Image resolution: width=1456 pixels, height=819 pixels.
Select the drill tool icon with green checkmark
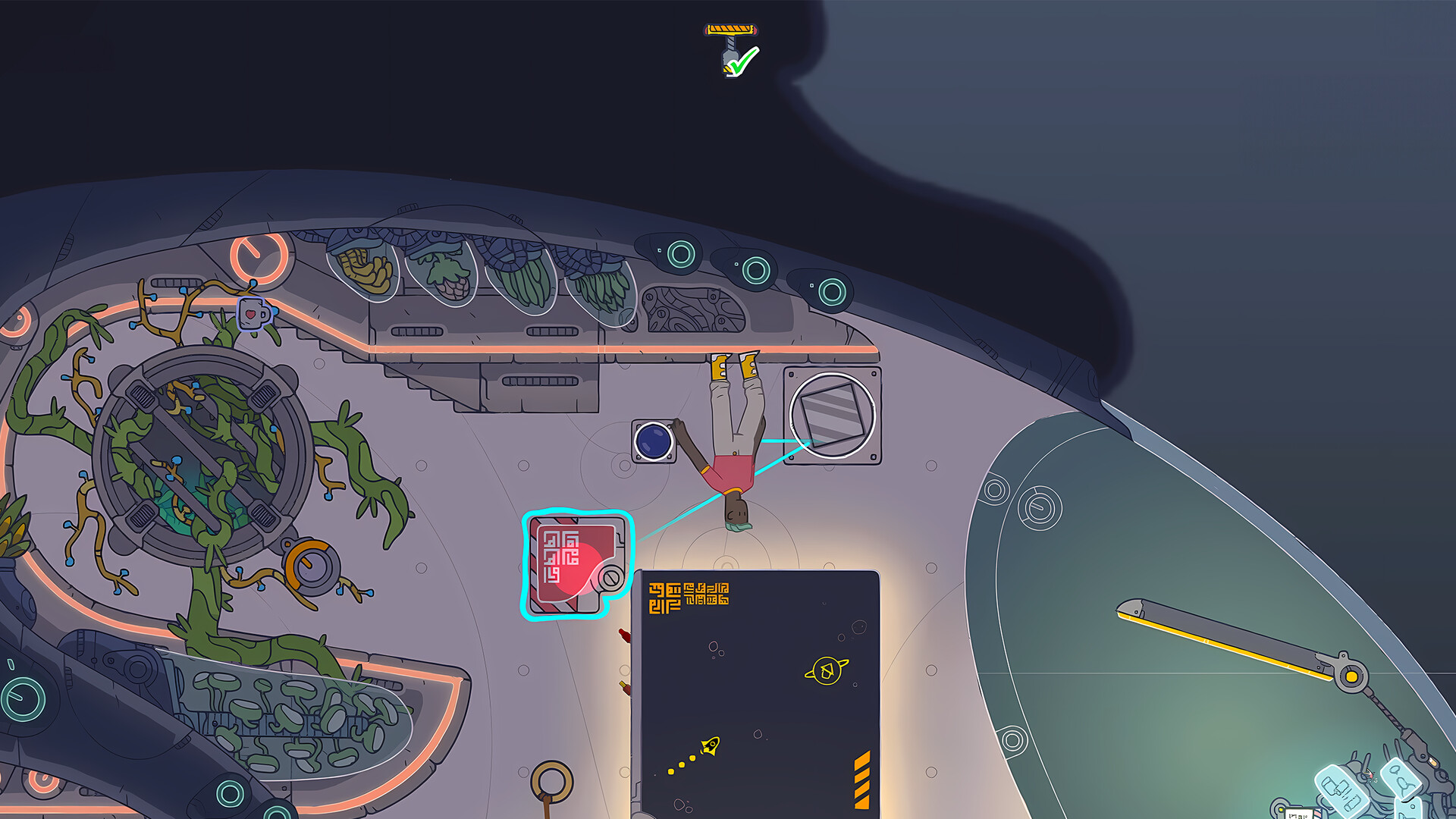730,45
